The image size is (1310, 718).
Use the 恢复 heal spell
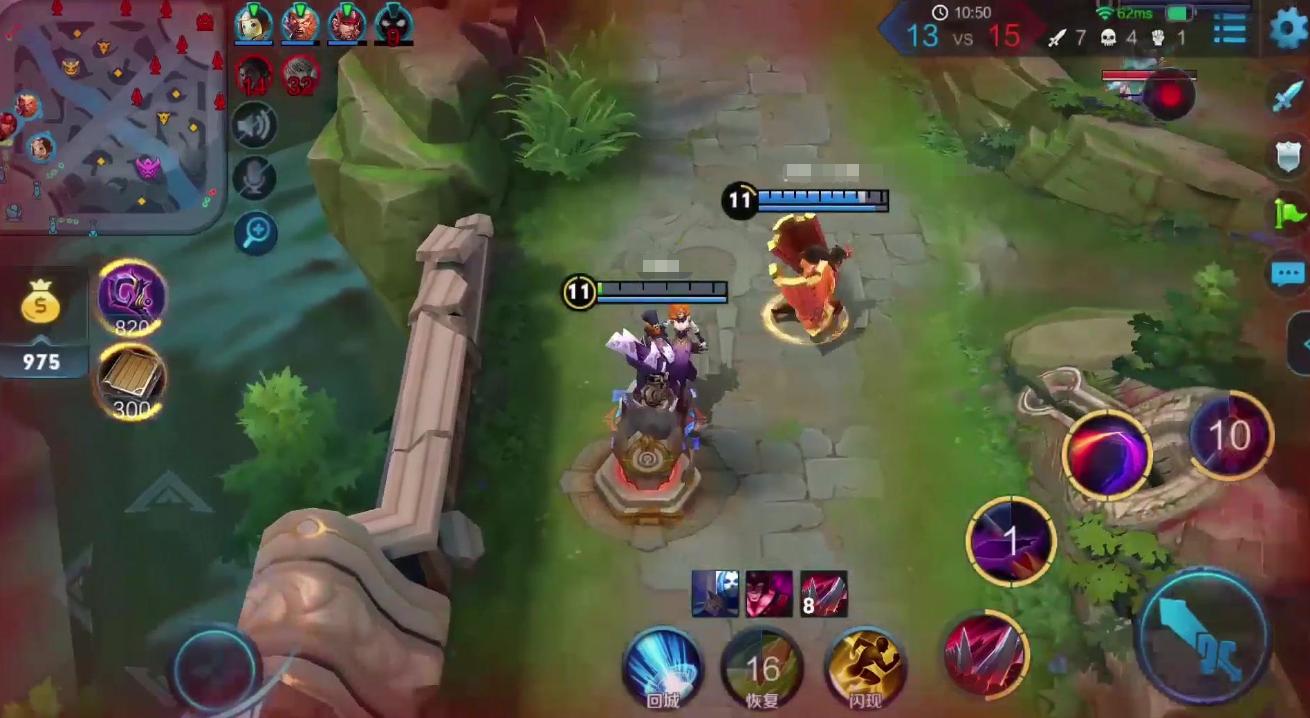(x=762, y=666)
